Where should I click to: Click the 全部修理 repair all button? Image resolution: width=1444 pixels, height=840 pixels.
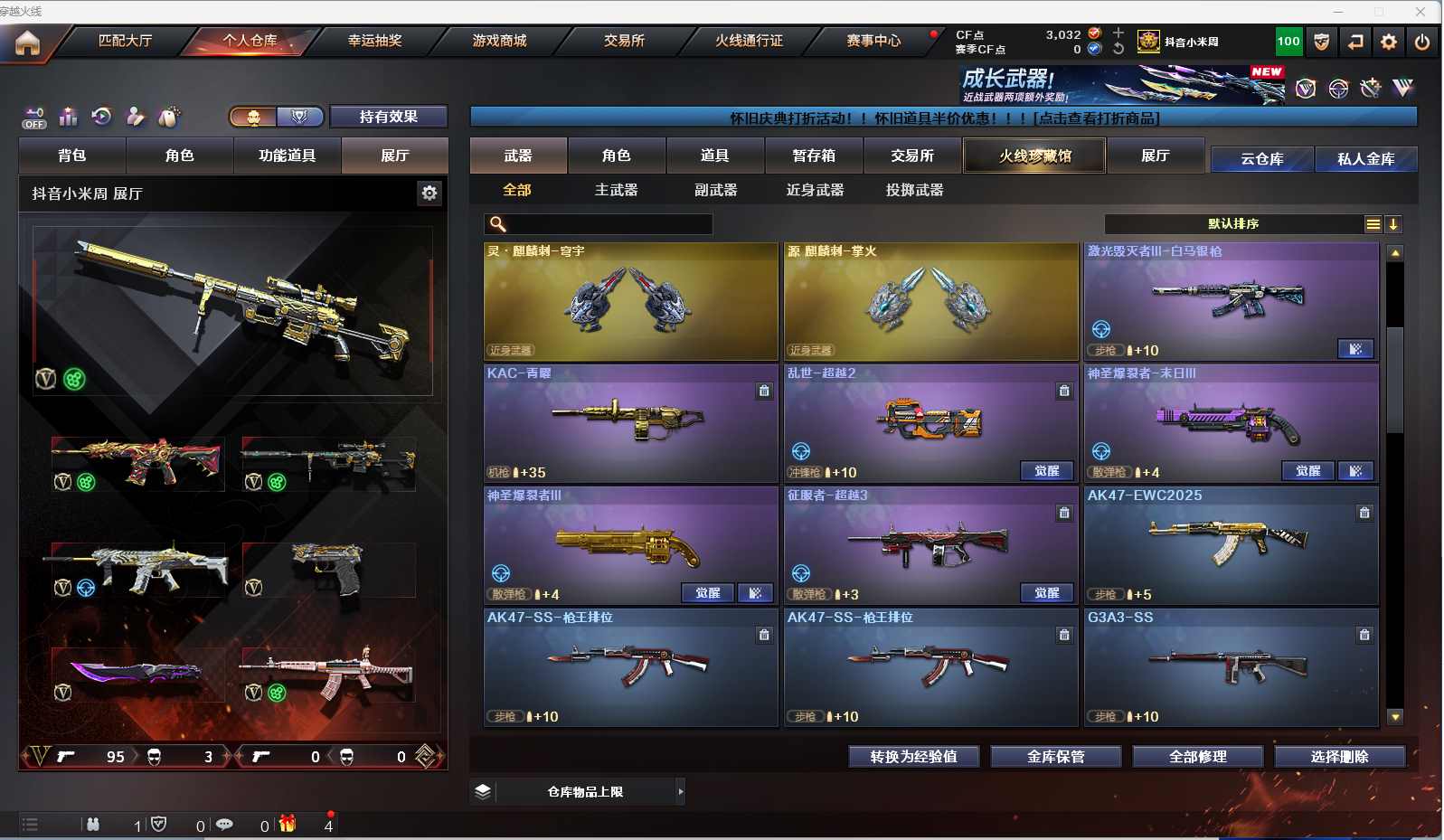click(x=1197, y=757)
